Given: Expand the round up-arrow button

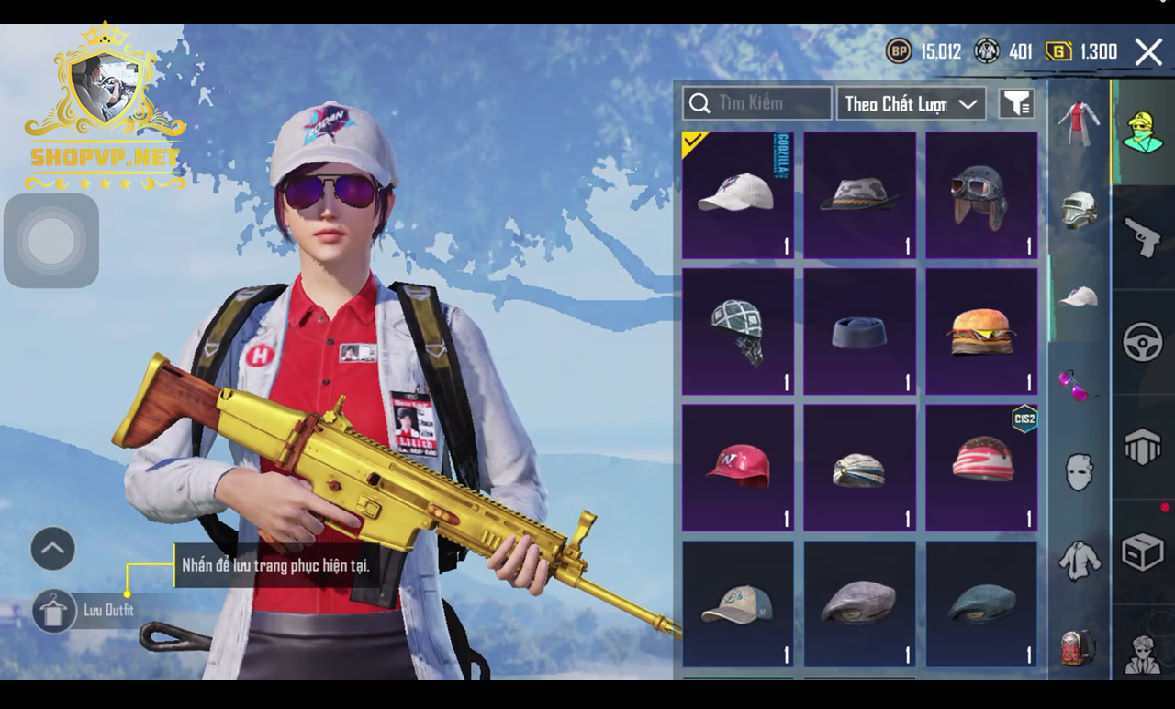Looking at the screenshot, I should pos(53,548).
